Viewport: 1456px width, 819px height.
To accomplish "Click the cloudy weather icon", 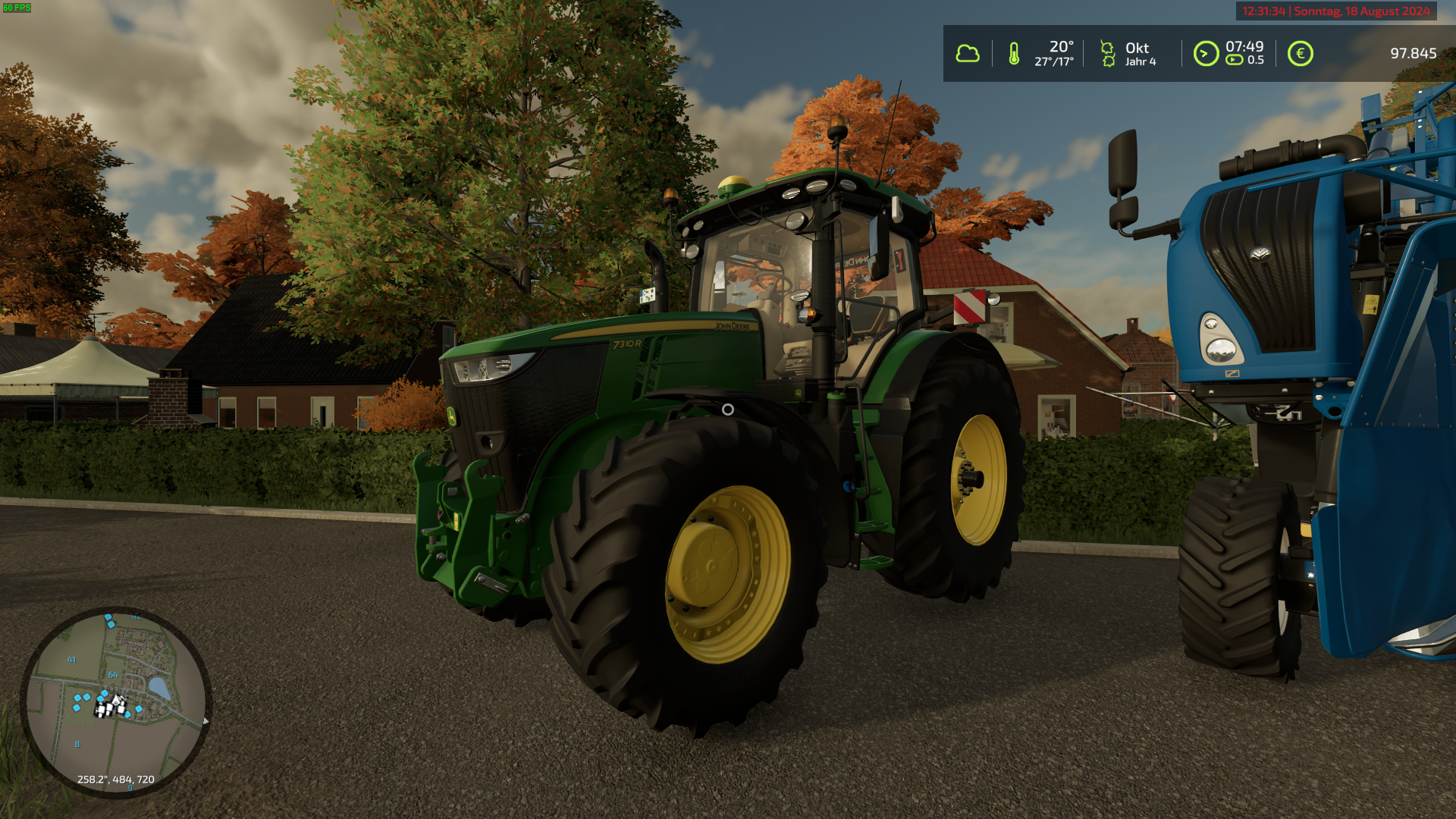I will click(967, 54).
